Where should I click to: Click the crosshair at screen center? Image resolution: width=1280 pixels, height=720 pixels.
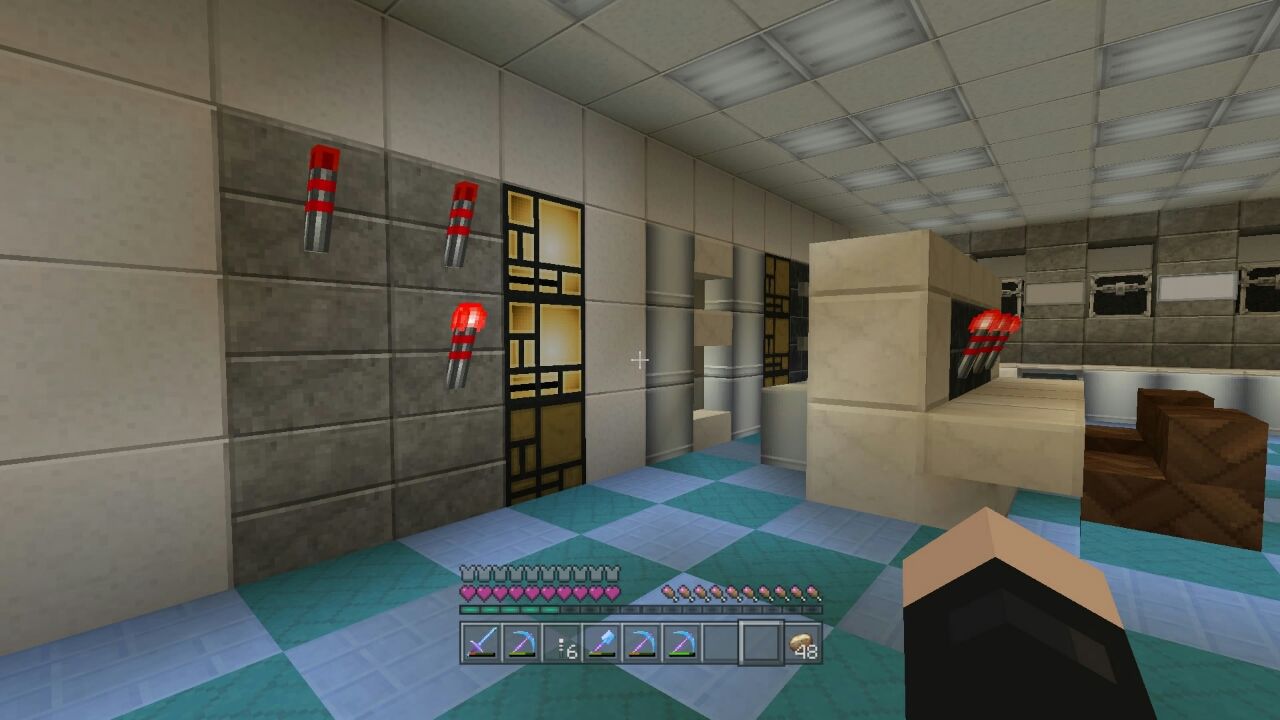(640, 358)
